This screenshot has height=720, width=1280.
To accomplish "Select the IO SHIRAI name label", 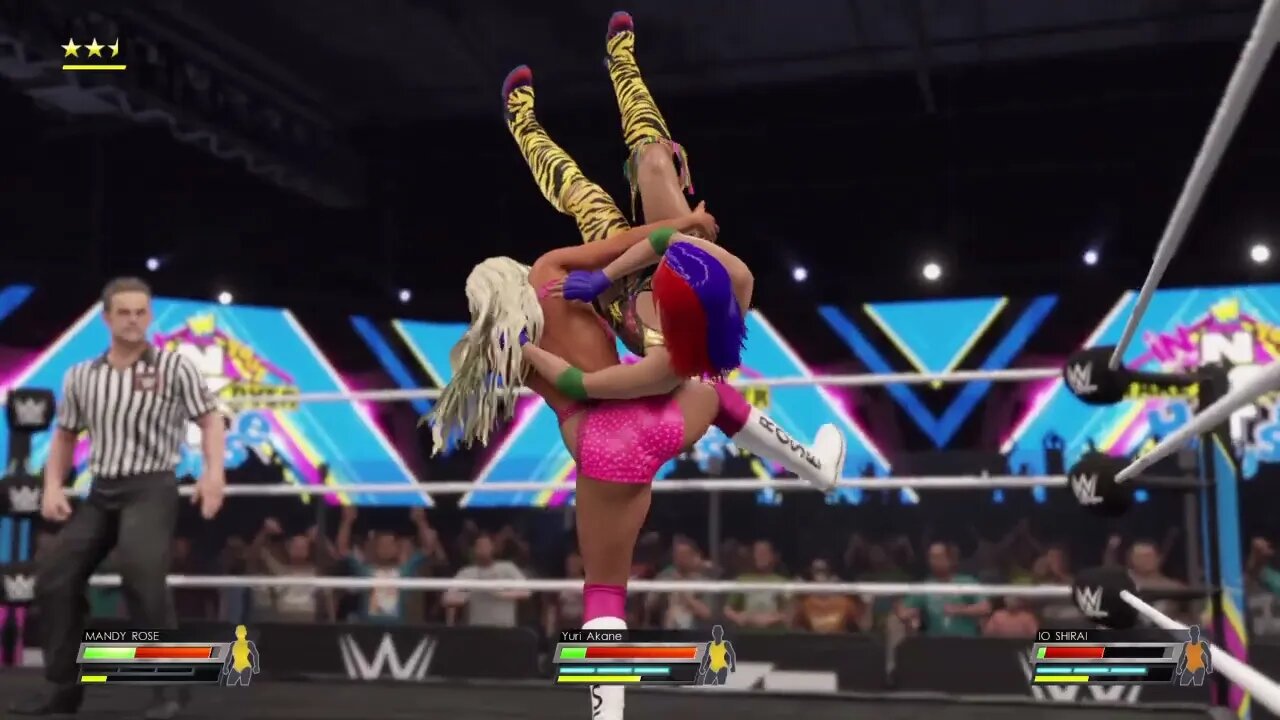I will click(x=1065, y=634).
